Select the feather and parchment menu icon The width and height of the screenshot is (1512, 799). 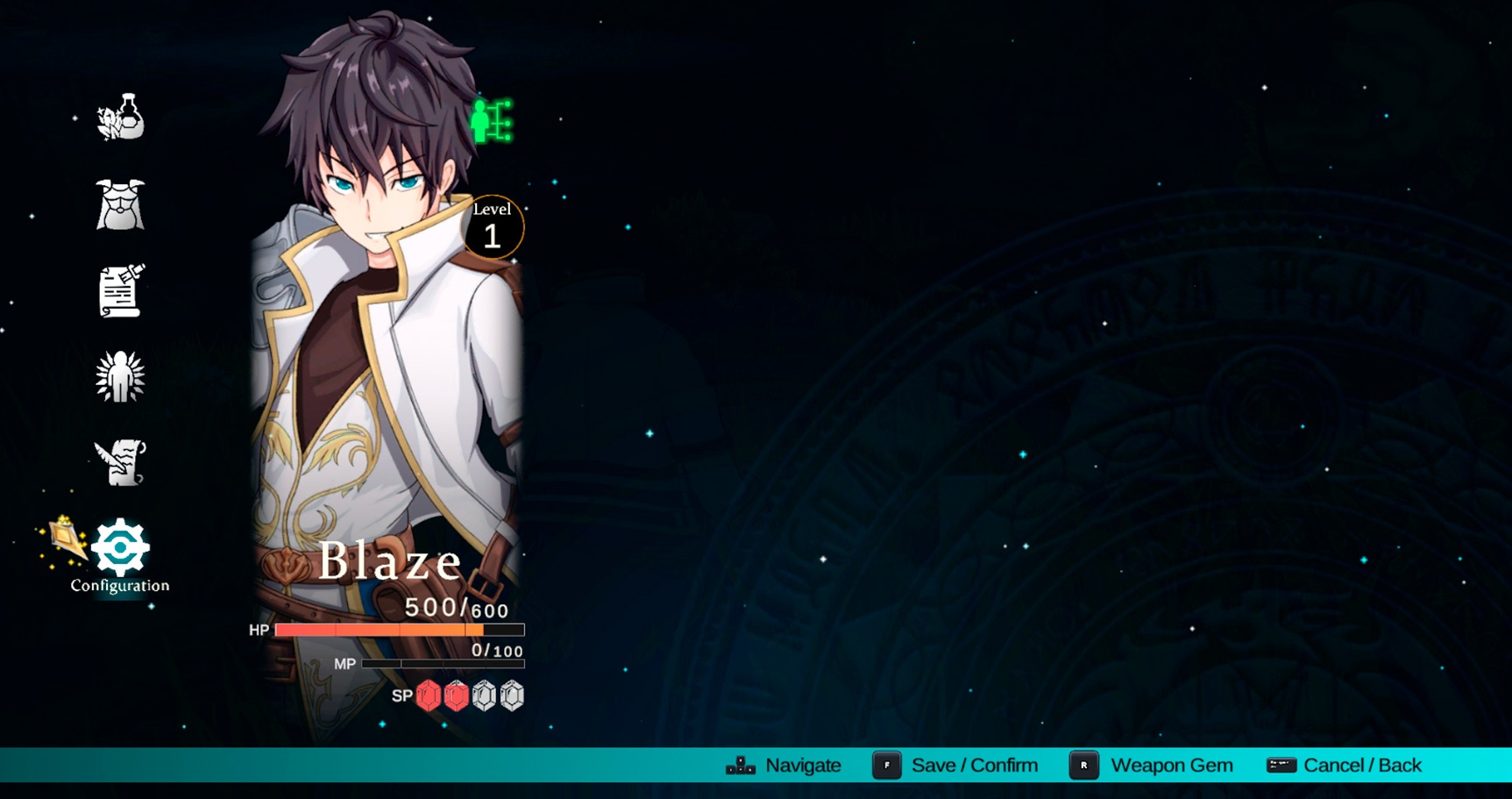coord(120,462)
